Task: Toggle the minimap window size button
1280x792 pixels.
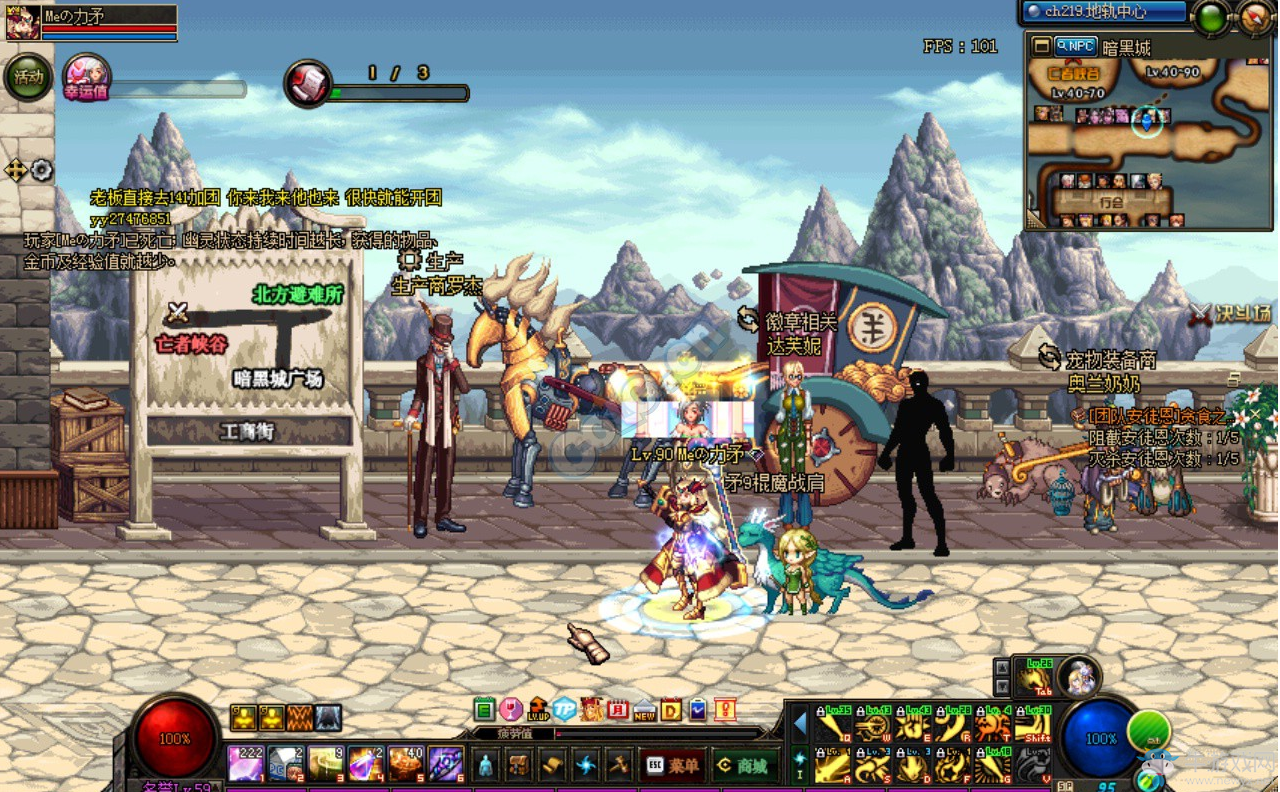Action: [1041, 46]
